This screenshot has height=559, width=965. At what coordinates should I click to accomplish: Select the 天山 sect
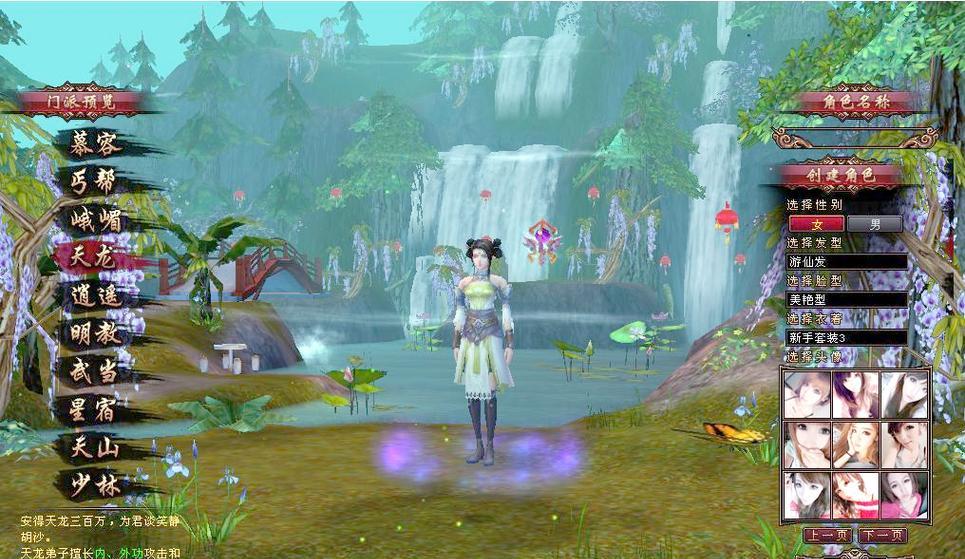(x=96, y=447)
